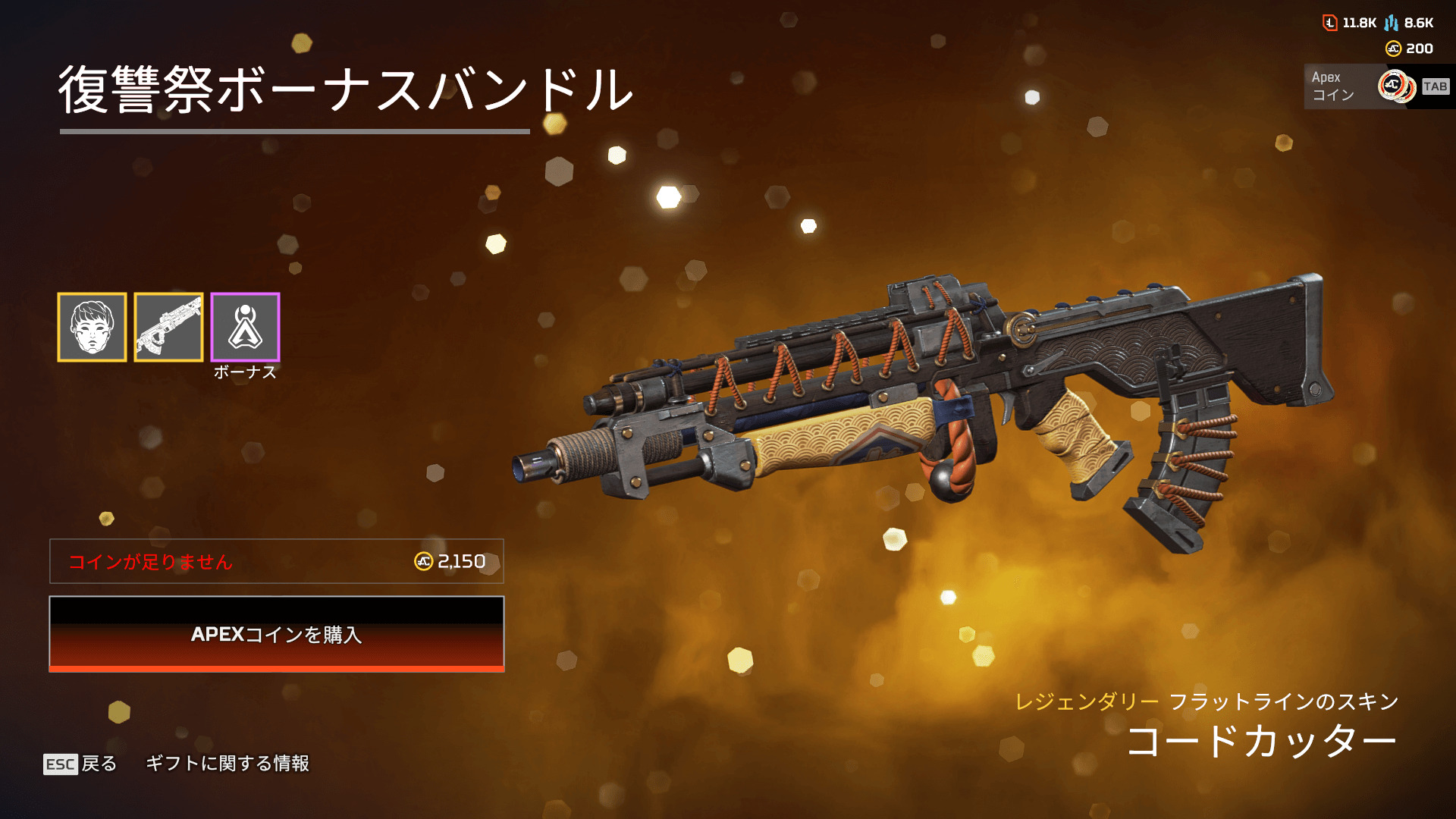Select the legend face skin thumbnail
Image resolution: width=1456 pixels, height=819 pixels.
(92, 327)
